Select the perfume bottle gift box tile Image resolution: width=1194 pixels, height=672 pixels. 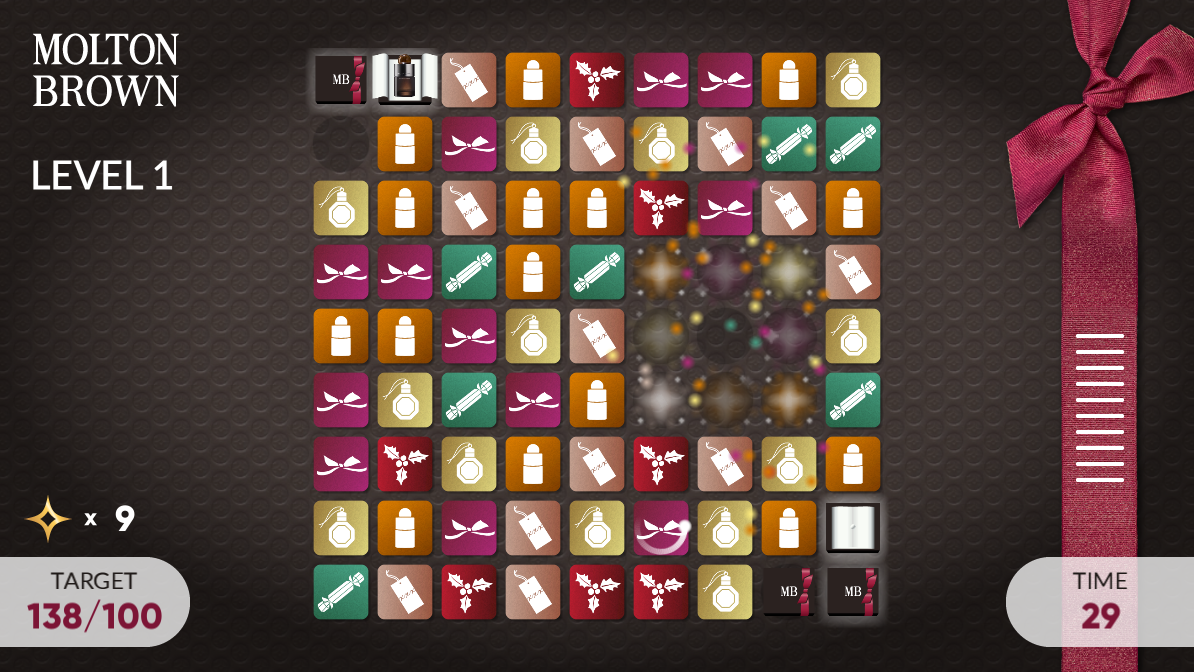pos(405,79)
